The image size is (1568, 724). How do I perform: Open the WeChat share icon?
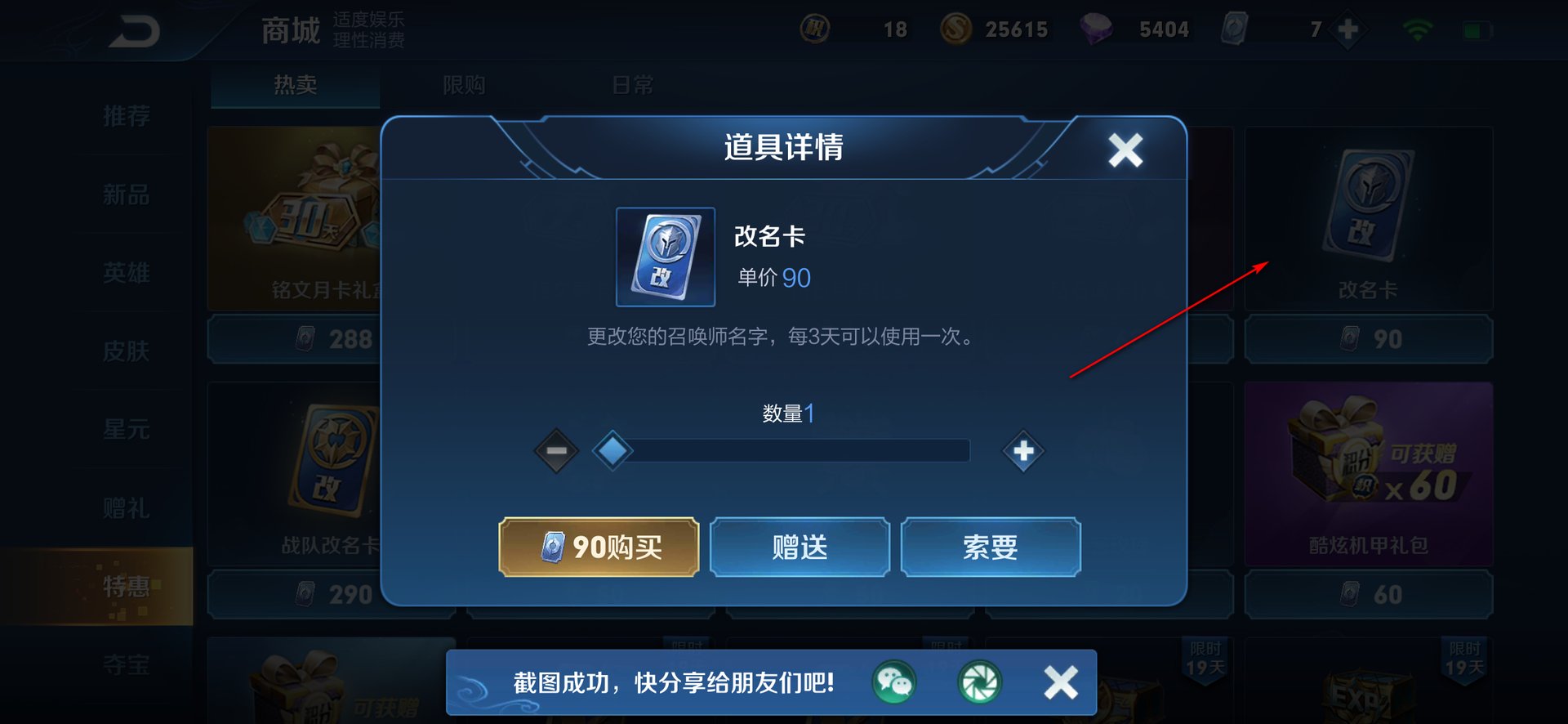coord(894,682)
